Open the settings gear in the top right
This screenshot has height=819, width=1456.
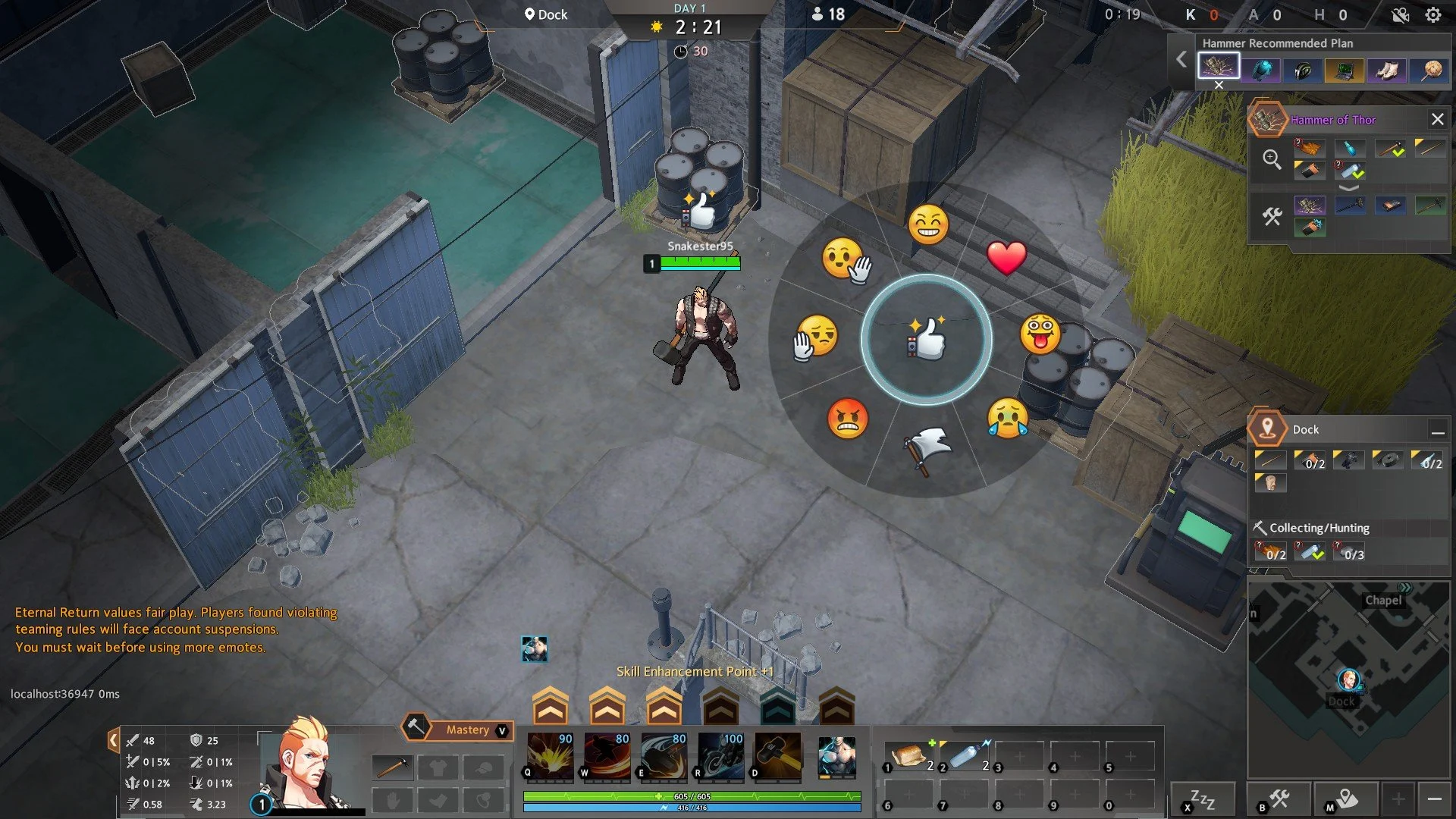pos(1432,14)
